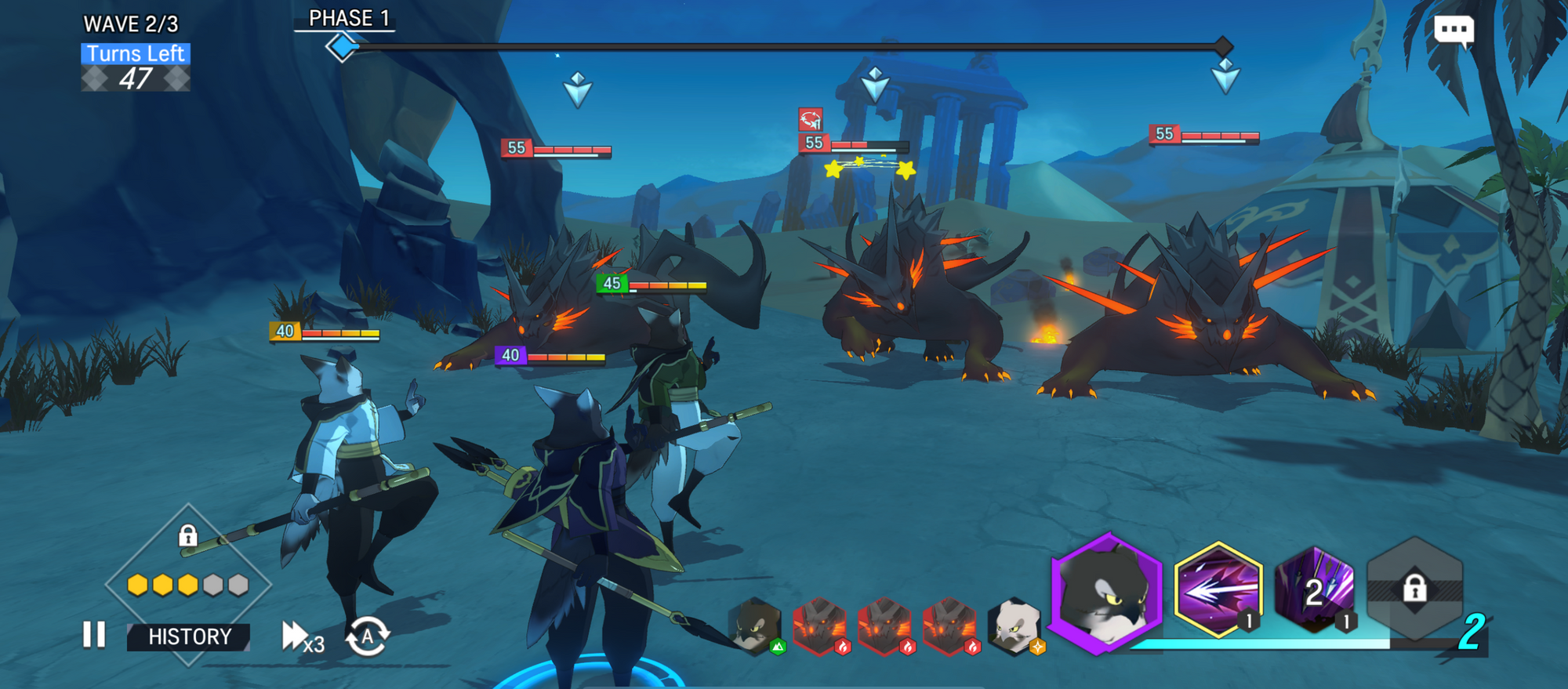Select the dark cat turn-order portrait
Screen dimensions: 1568x689
click(756, 626)
